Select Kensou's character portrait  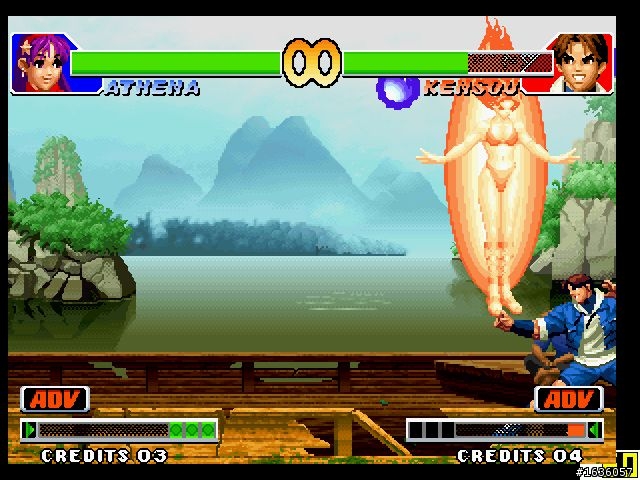[581, 64]
